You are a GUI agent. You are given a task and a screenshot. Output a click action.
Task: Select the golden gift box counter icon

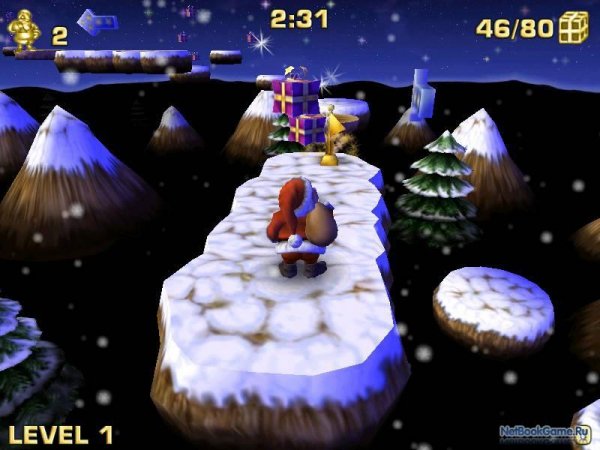(573, 27)
